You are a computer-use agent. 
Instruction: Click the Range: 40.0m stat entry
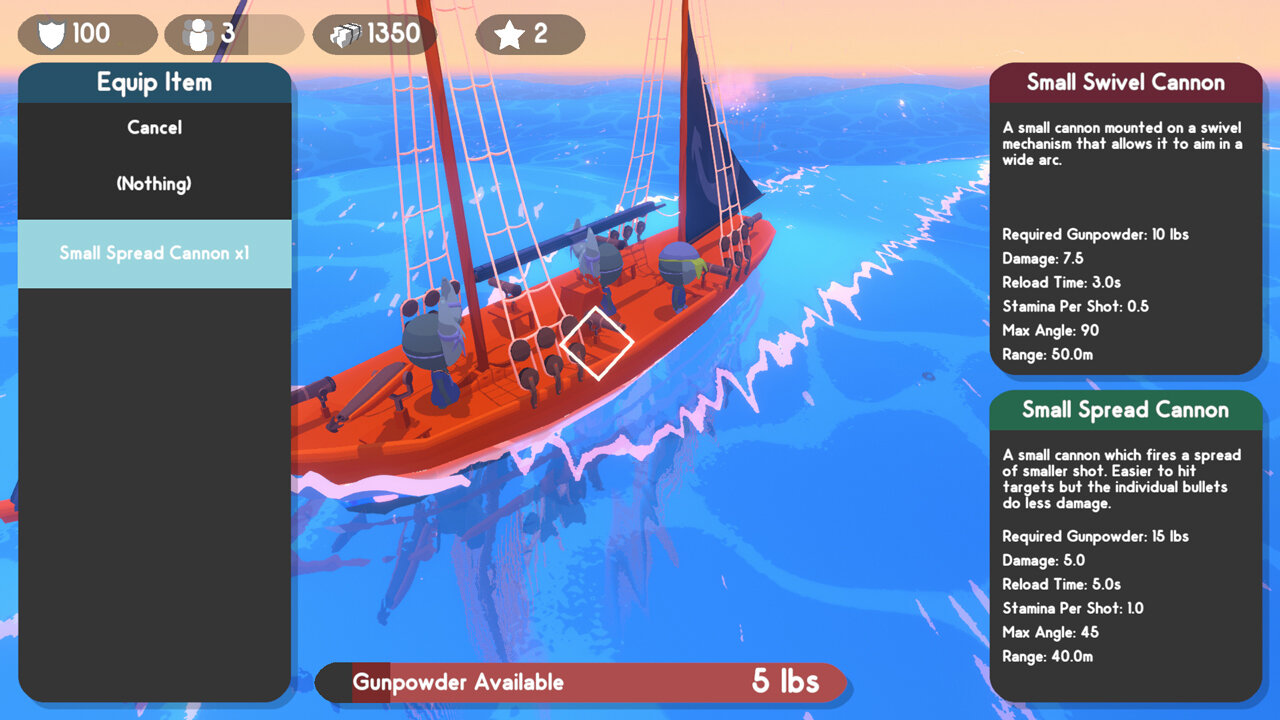(1048, 657)
